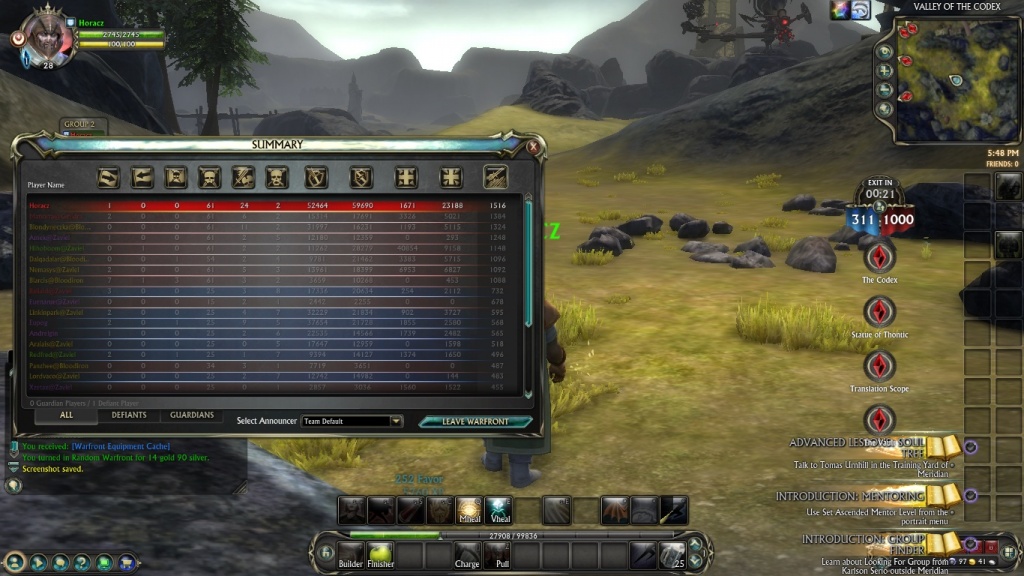Select the Translation Scope objective
The width and height of the screenshot is (1024, 576).
pyautogui.click(x=879, y=366)
